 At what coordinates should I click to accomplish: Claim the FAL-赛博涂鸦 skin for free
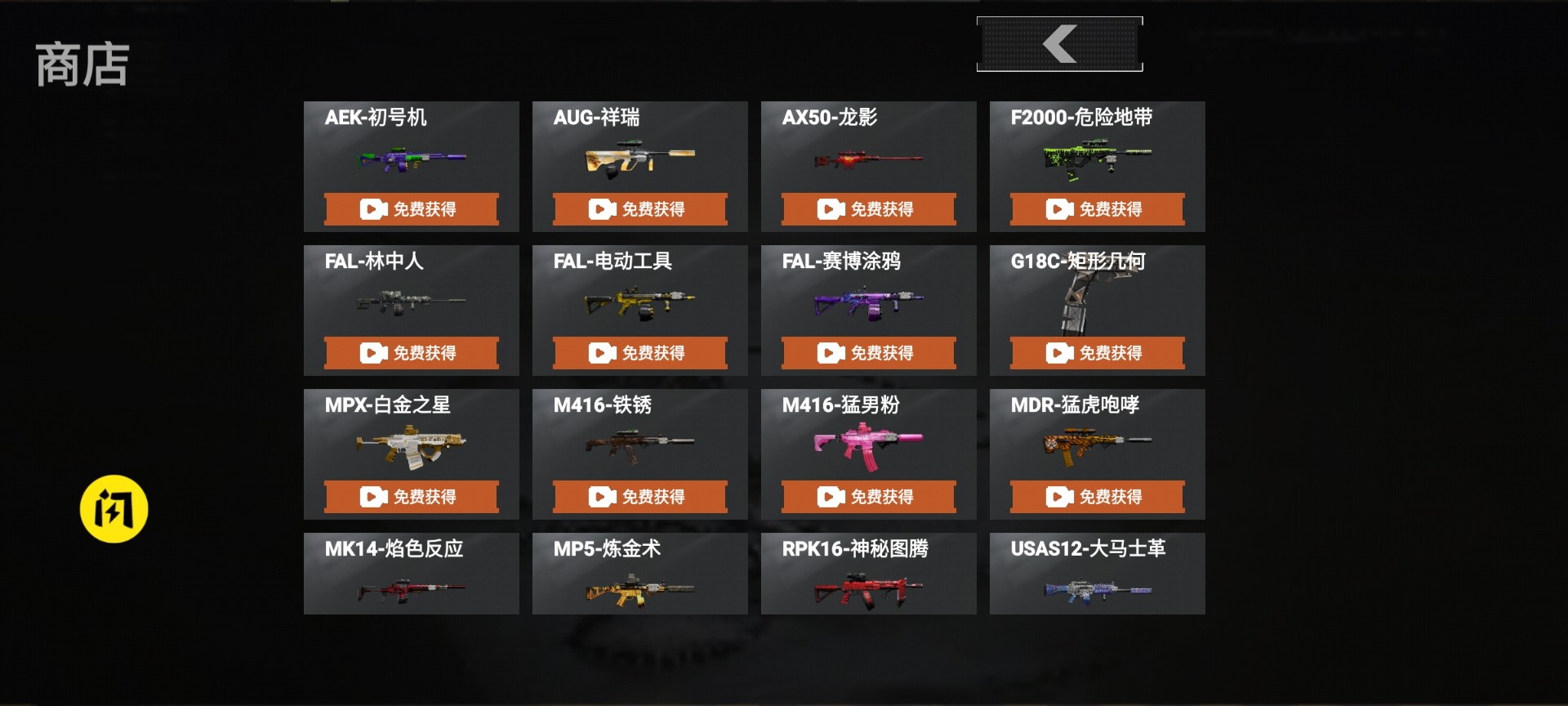click(868, 352)
